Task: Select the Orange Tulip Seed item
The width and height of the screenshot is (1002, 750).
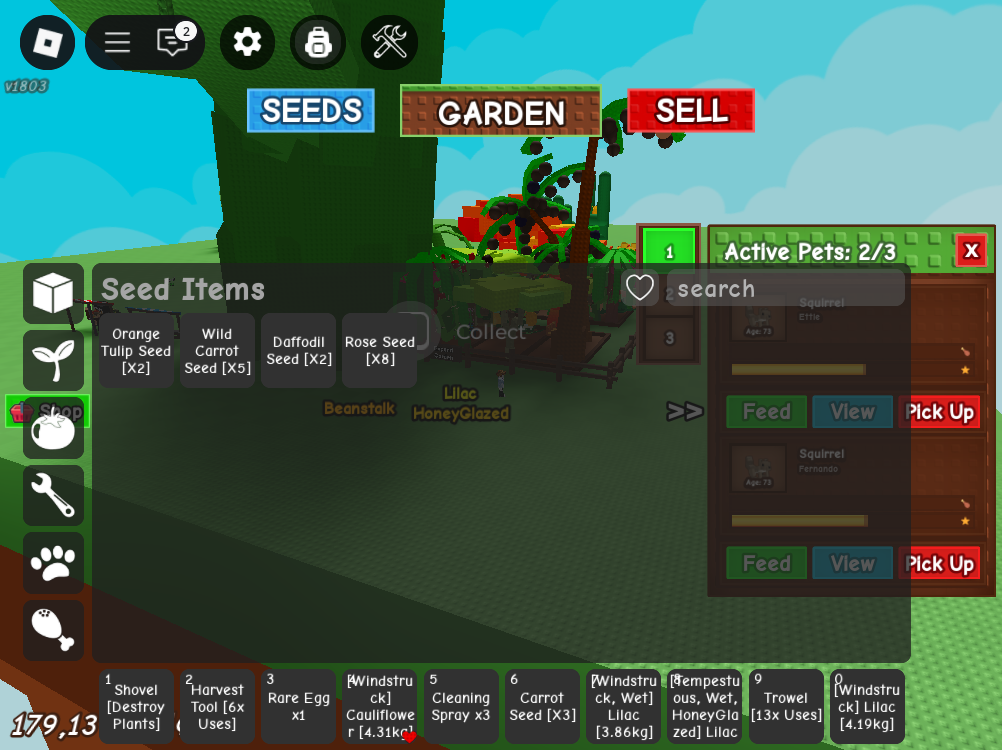Action: (136, 351)
